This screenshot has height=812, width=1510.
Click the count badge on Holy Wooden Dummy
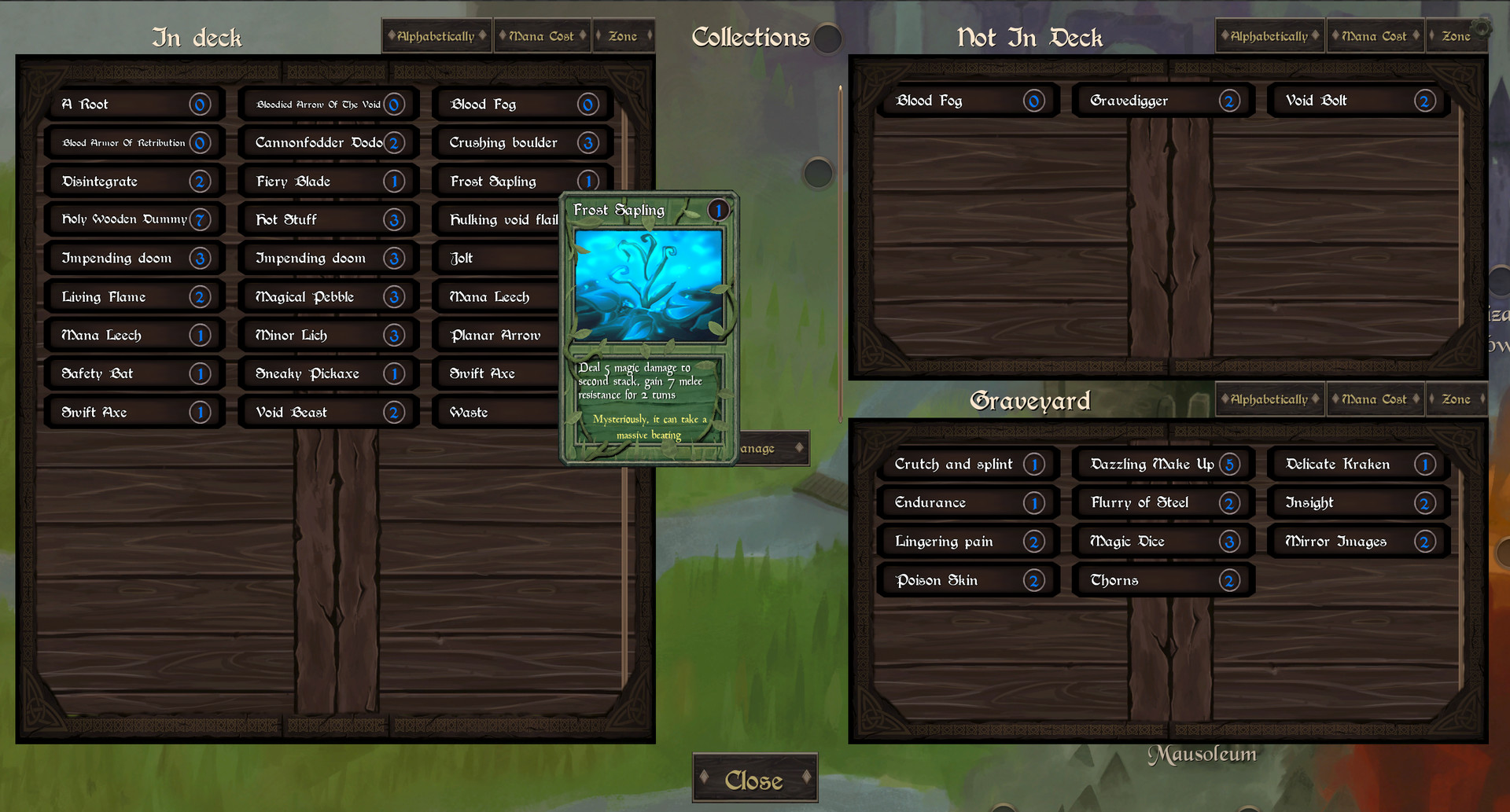pyautogui.click(x=199, y=219)
